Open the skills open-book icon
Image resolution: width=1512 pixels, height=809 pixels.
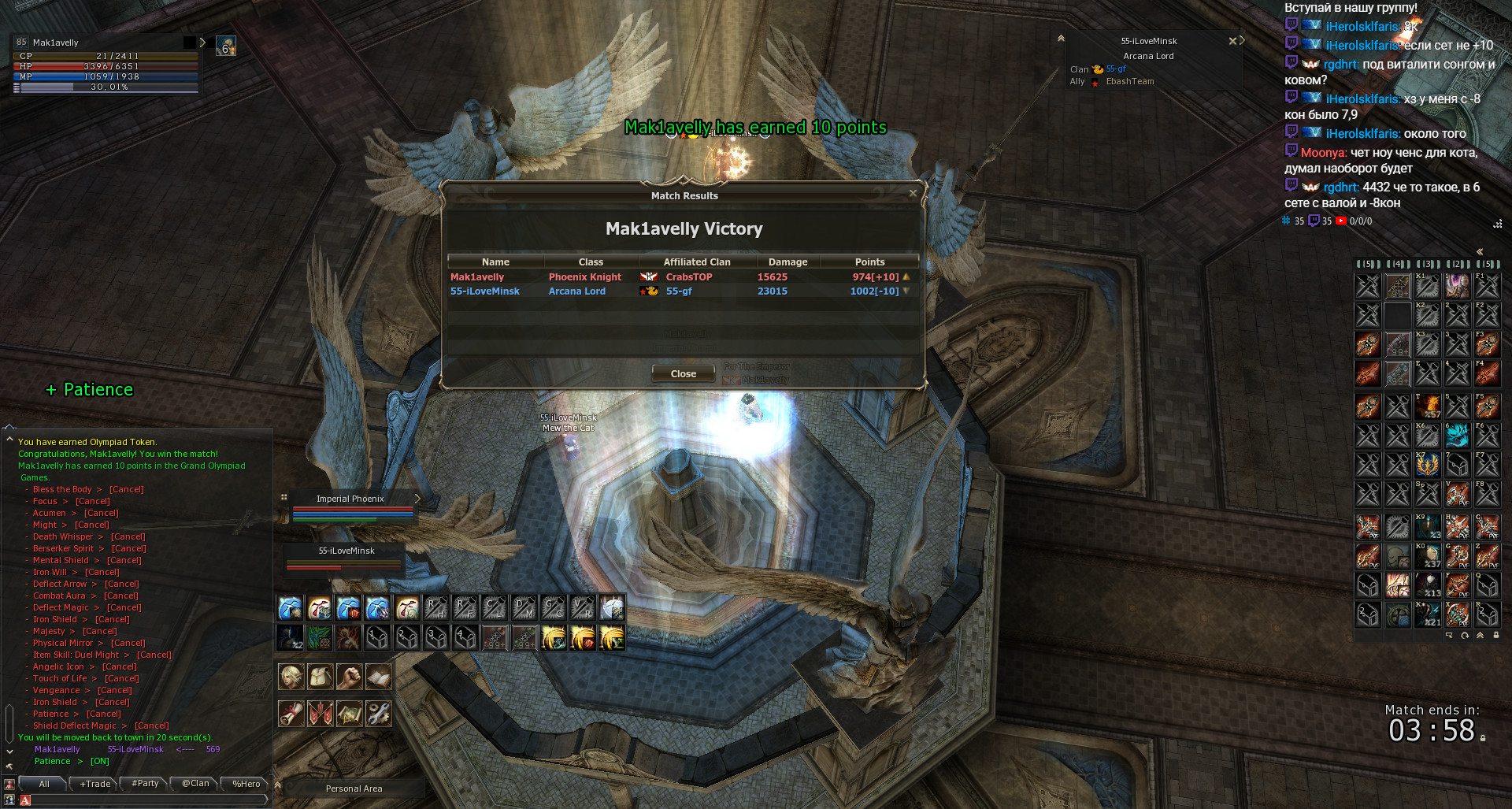coord(378,677)
